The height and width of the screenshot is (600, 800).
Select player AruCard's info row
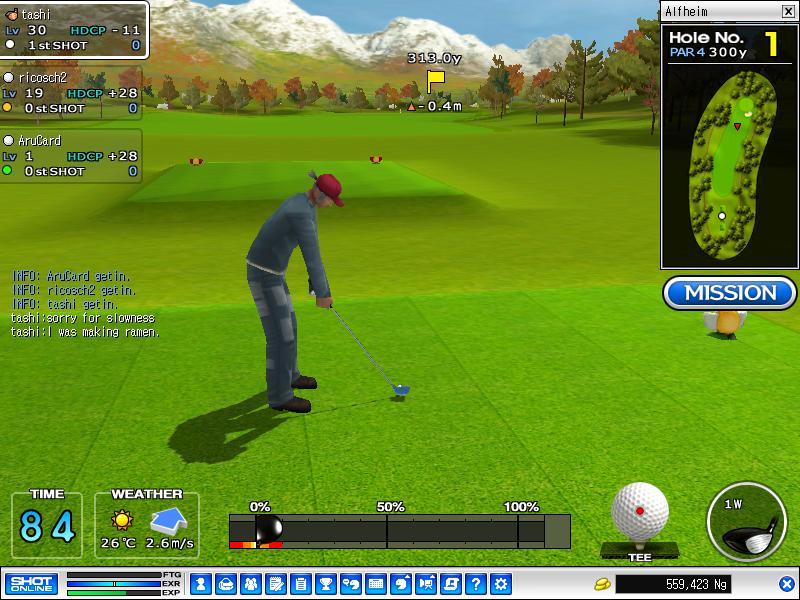71,156
